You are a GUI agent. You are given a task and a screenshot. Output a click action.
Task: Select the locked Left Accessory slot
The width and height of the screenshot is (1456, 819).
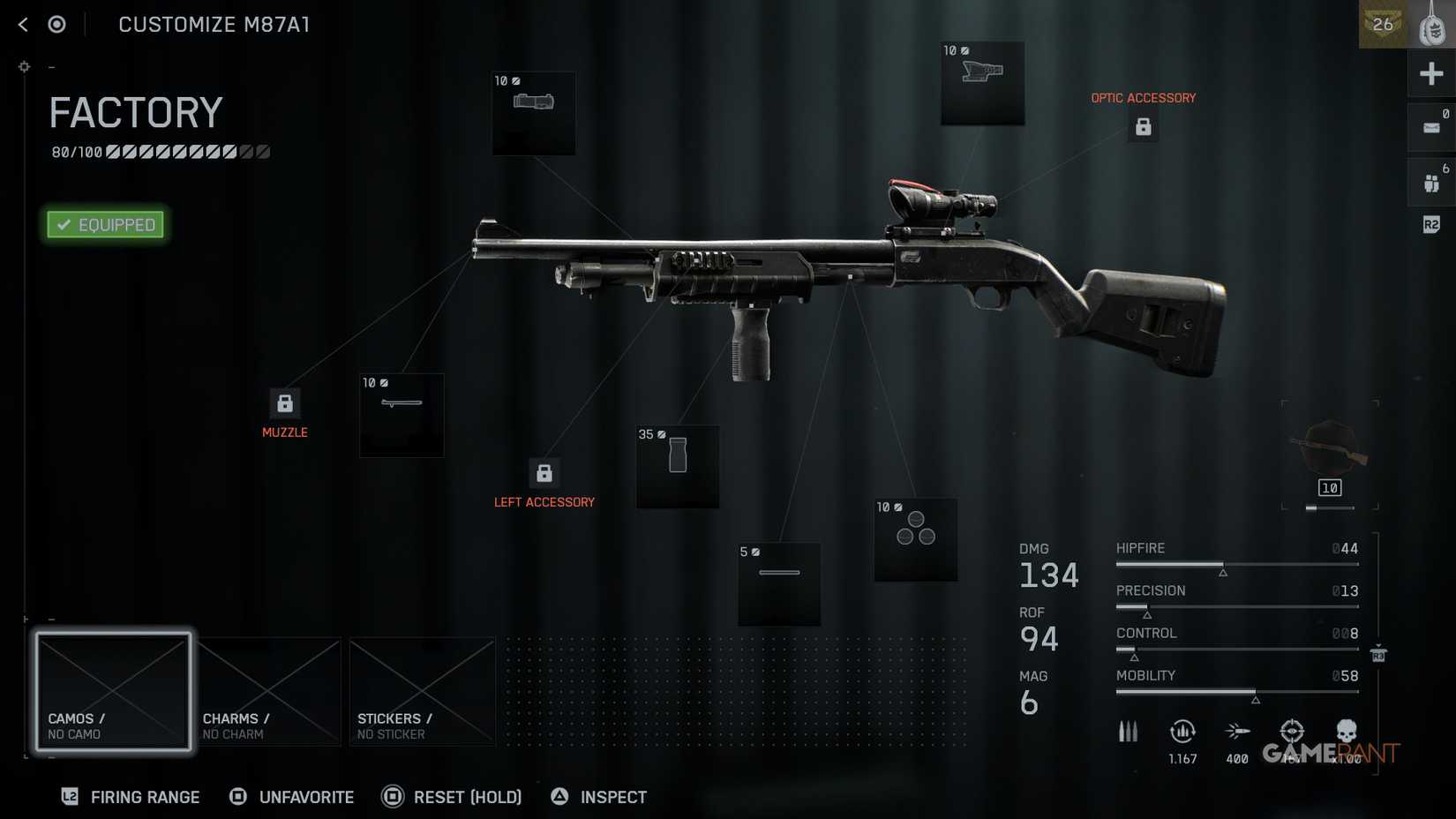(544, 472)
